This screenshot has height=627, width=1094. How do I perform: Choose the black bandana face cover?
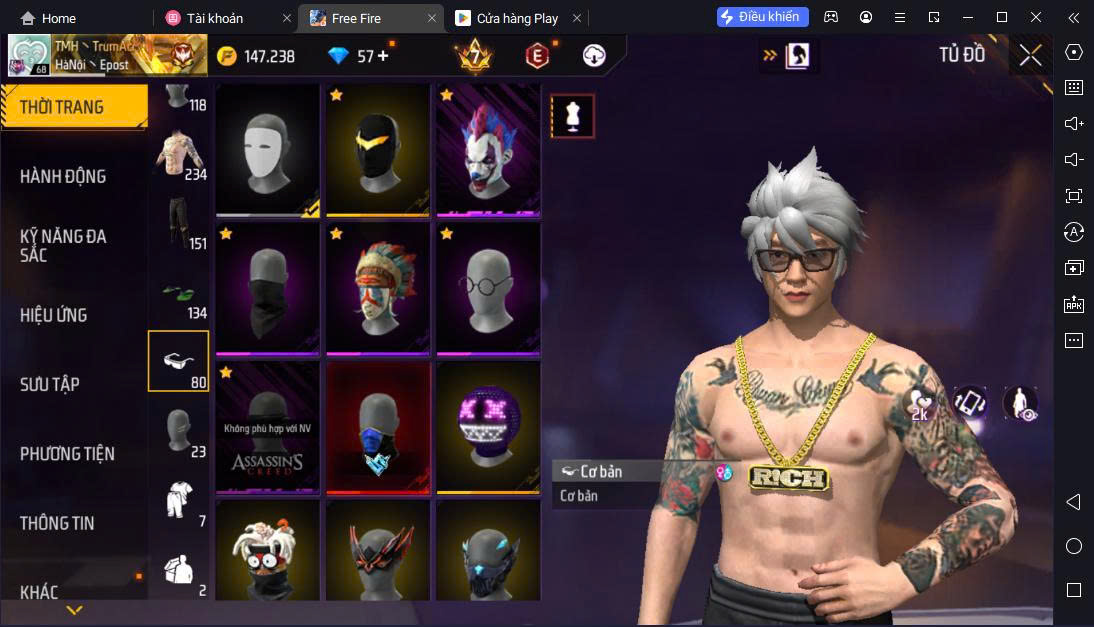tap(268, 288)
